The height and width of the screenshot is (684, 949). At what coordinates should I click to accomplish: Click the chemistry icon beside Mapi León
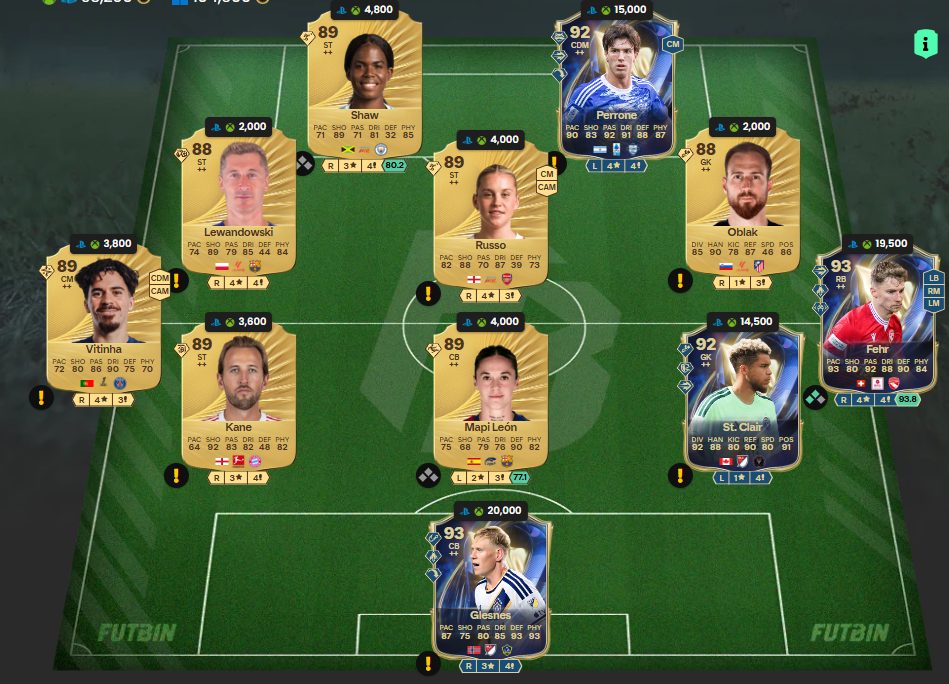428,475
